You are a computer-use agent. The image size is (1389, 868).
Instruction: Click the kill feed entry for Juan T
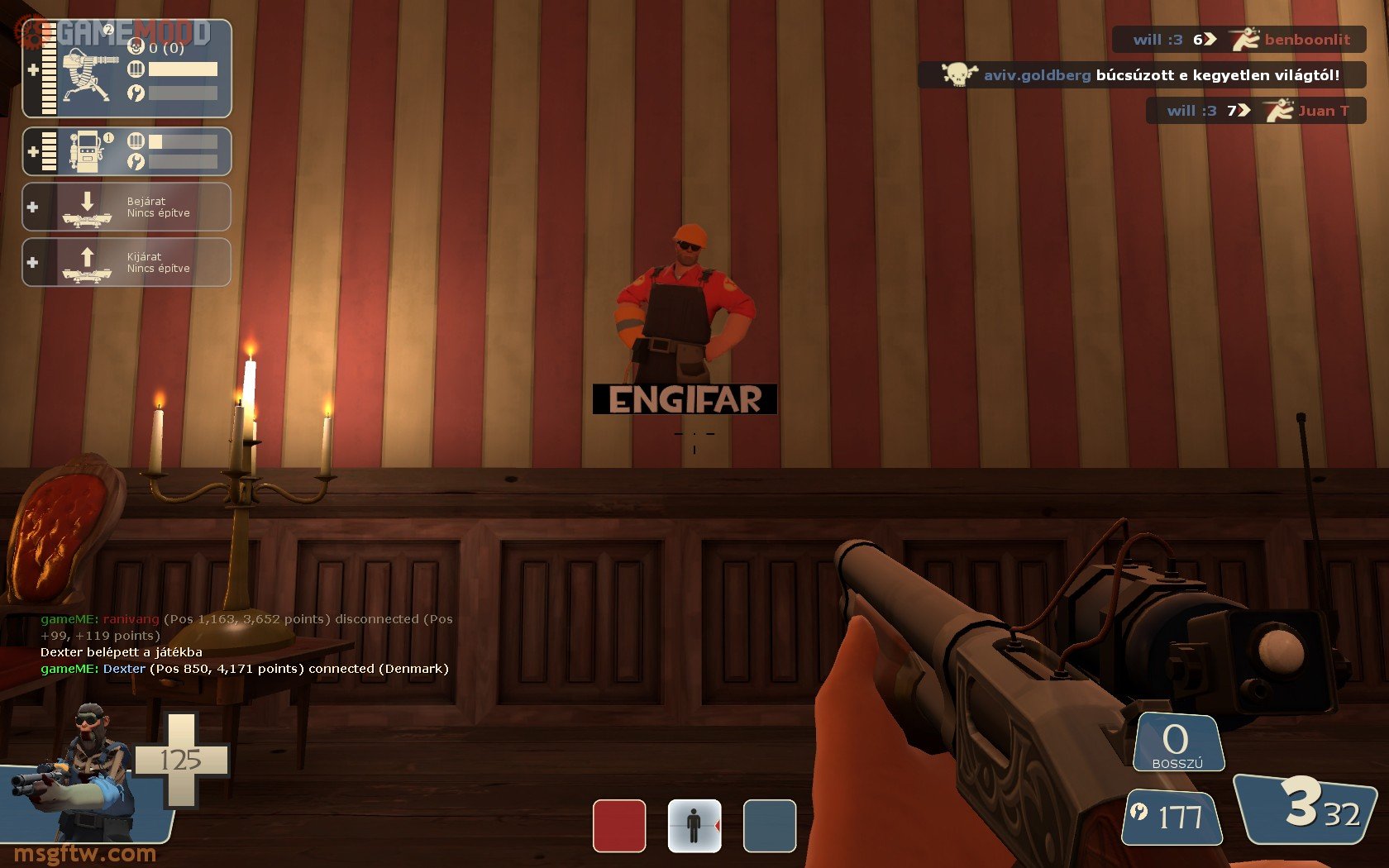[1255, 111]
